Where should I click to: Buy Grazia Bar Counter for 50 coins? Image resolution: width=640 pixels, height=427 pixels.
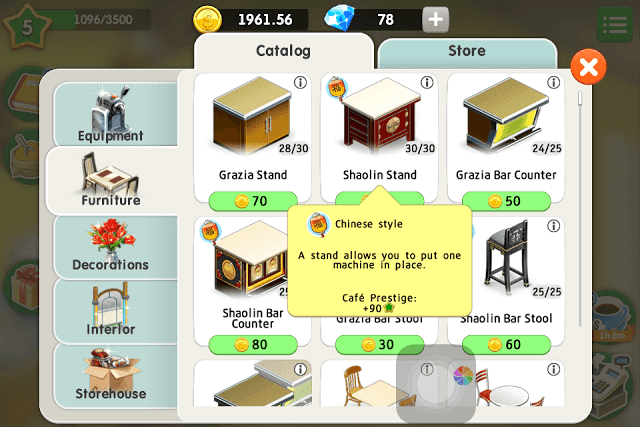[x=506, y=201]
